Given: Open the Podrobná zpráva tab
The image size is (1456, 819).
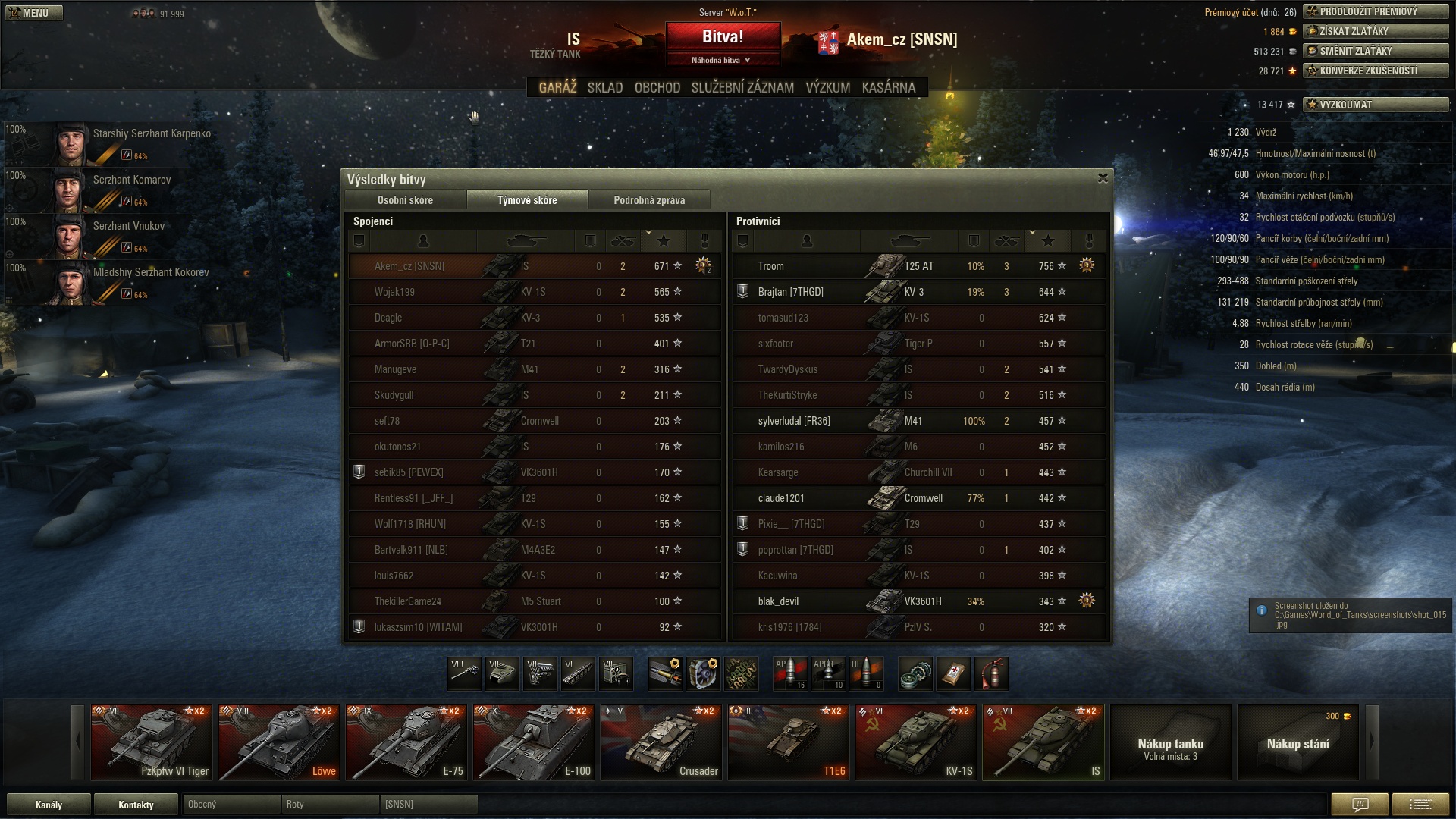Looking at the screenshot, I should click(x=648, y=200).
